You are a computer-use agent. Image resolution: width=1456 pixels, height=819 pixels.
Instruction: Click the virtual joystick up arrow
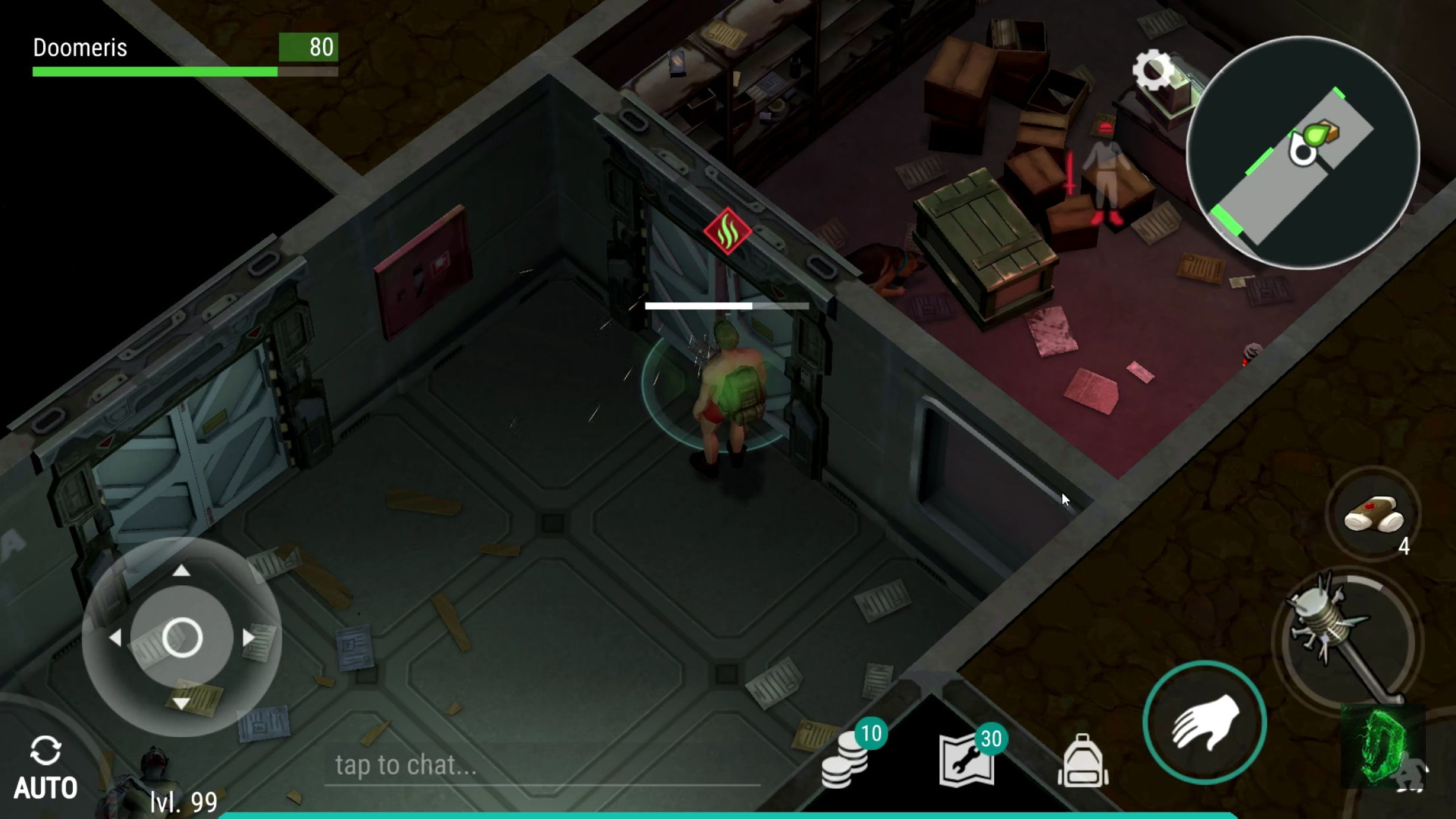181,570
